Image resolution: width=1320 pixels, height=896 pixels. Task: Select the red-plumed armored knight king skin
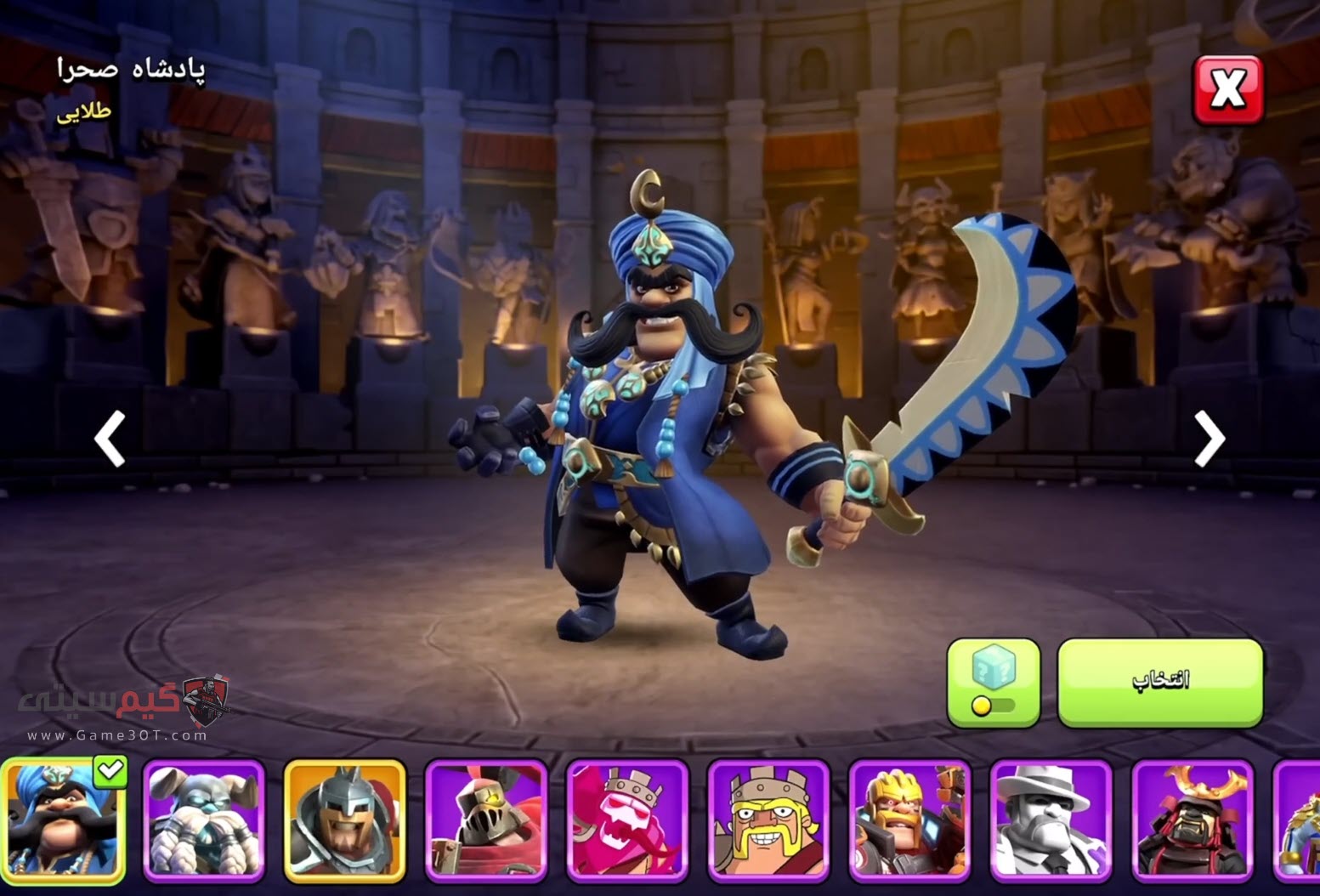[486, 821]
